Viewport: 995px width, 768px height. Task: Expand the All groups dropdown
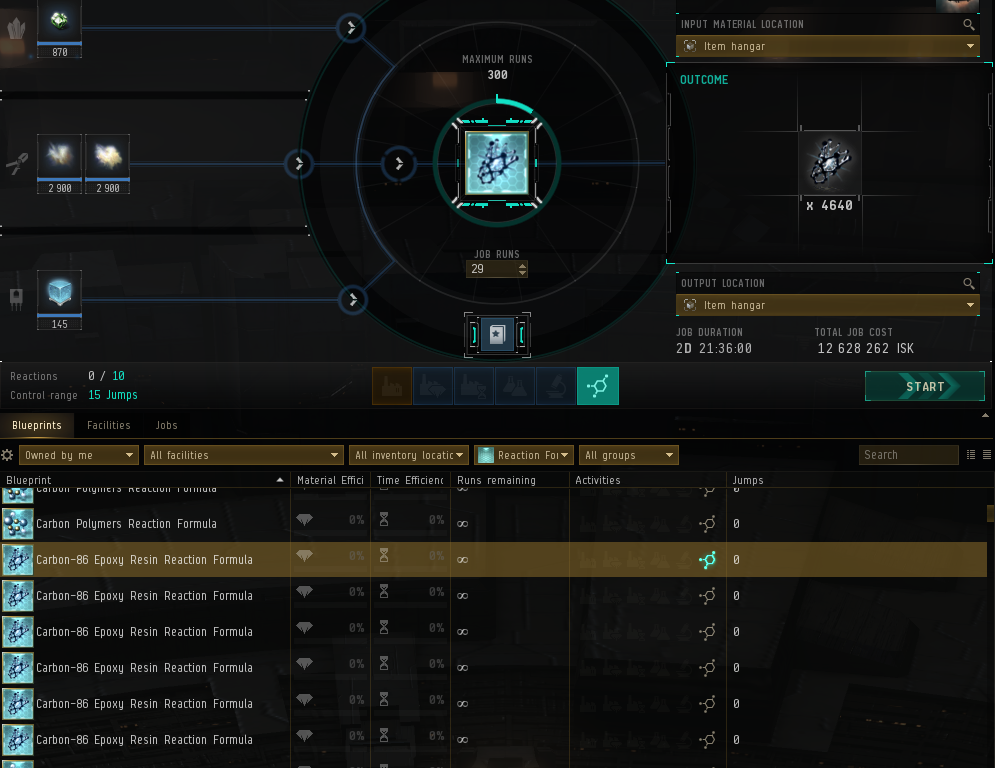pos(628,455)
